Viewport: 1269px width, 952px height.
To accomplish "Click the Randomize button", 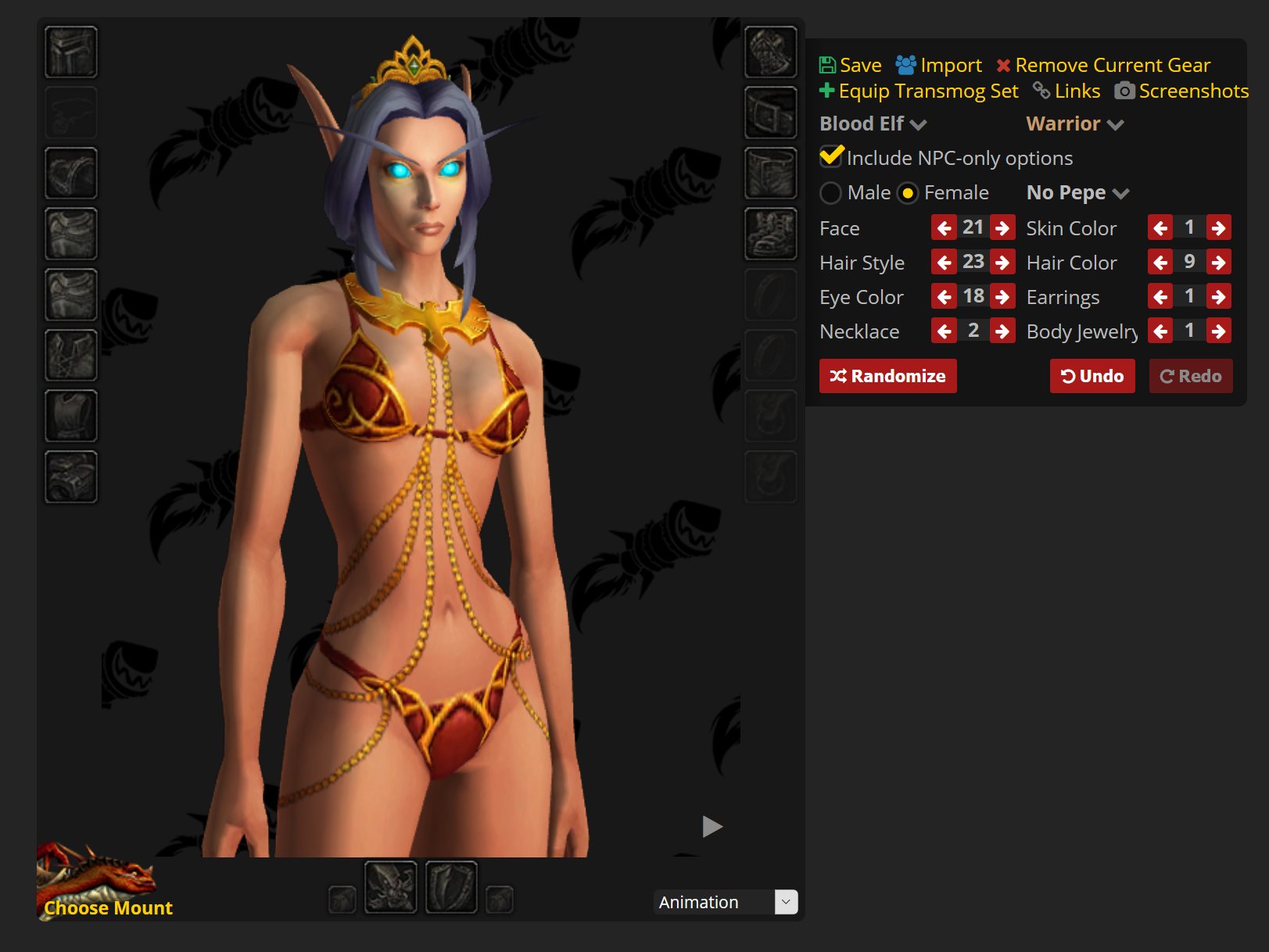I will pyautogui.click(x=887, y=376).
